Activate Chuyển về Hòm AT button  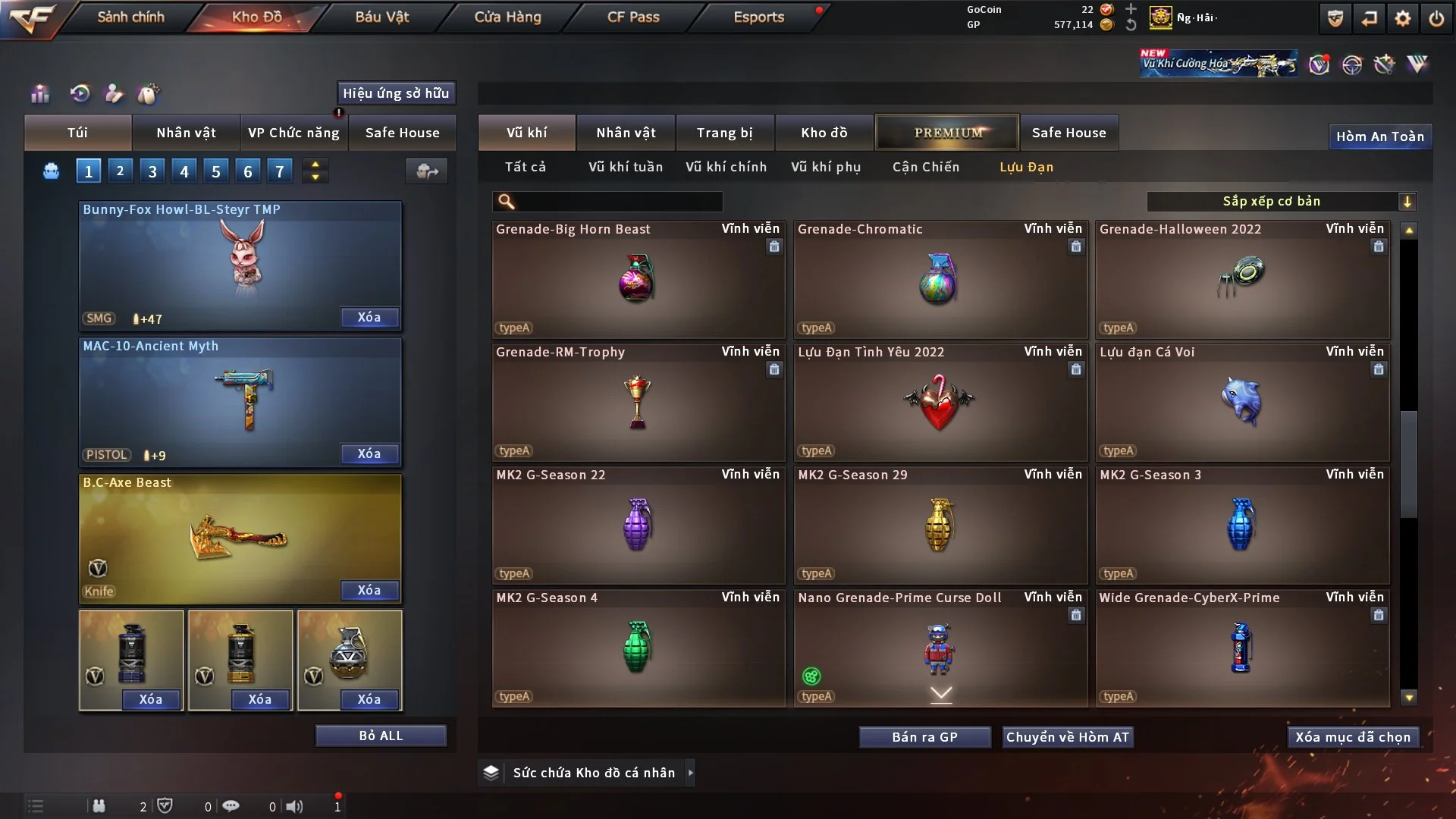1068,737
